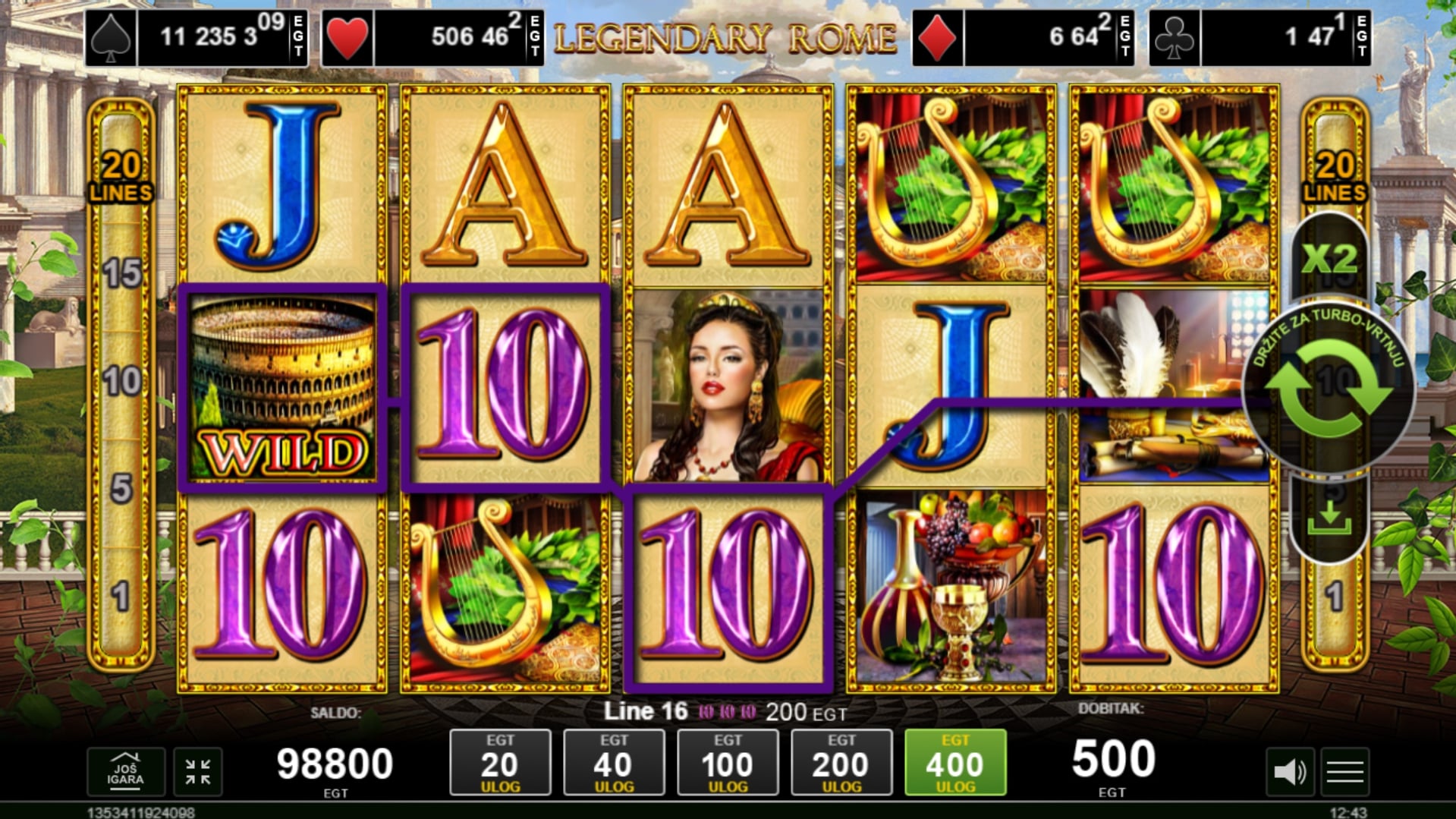The height and width of the screenshot is (819, 1456).
Task: Choose the 40 bet button
Action: 614,762
